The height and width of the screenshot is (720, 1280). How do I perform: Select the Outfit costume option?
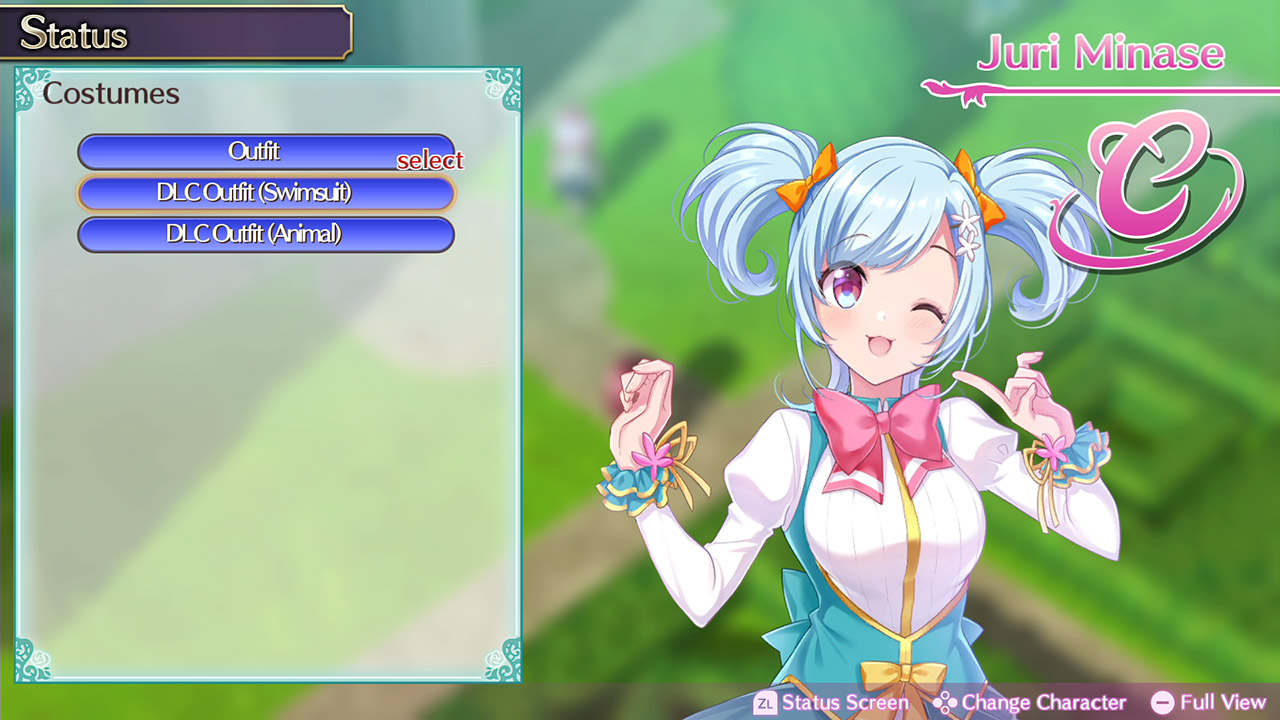click(266, 152)
